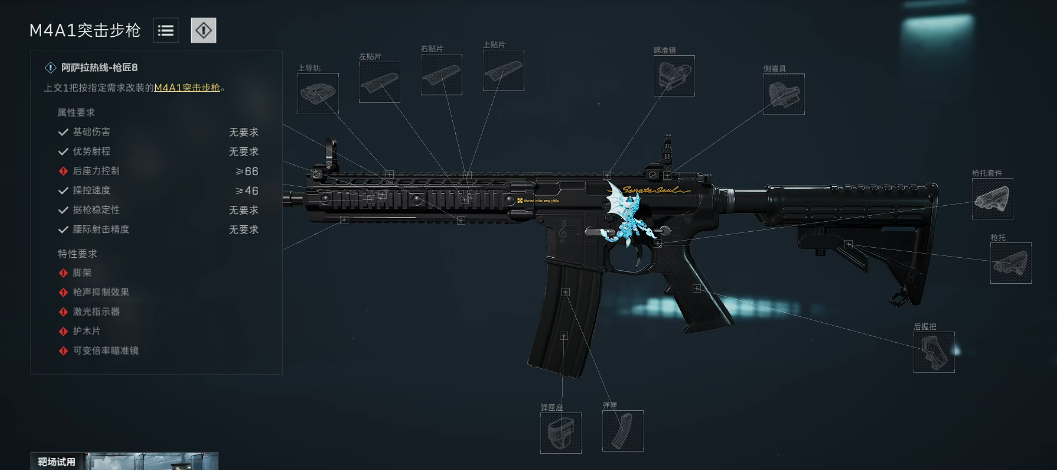Open the 靶场试用 firing range trial
This screenshot has height=470, width=1057.
click(x=57, y=461)
